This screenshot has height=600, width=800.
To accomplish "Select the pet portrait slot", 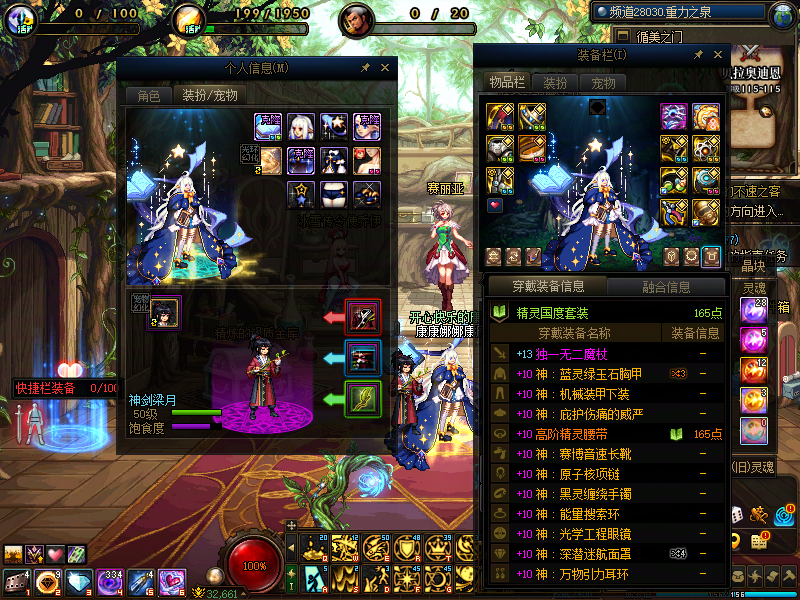I will coord(165,311).
